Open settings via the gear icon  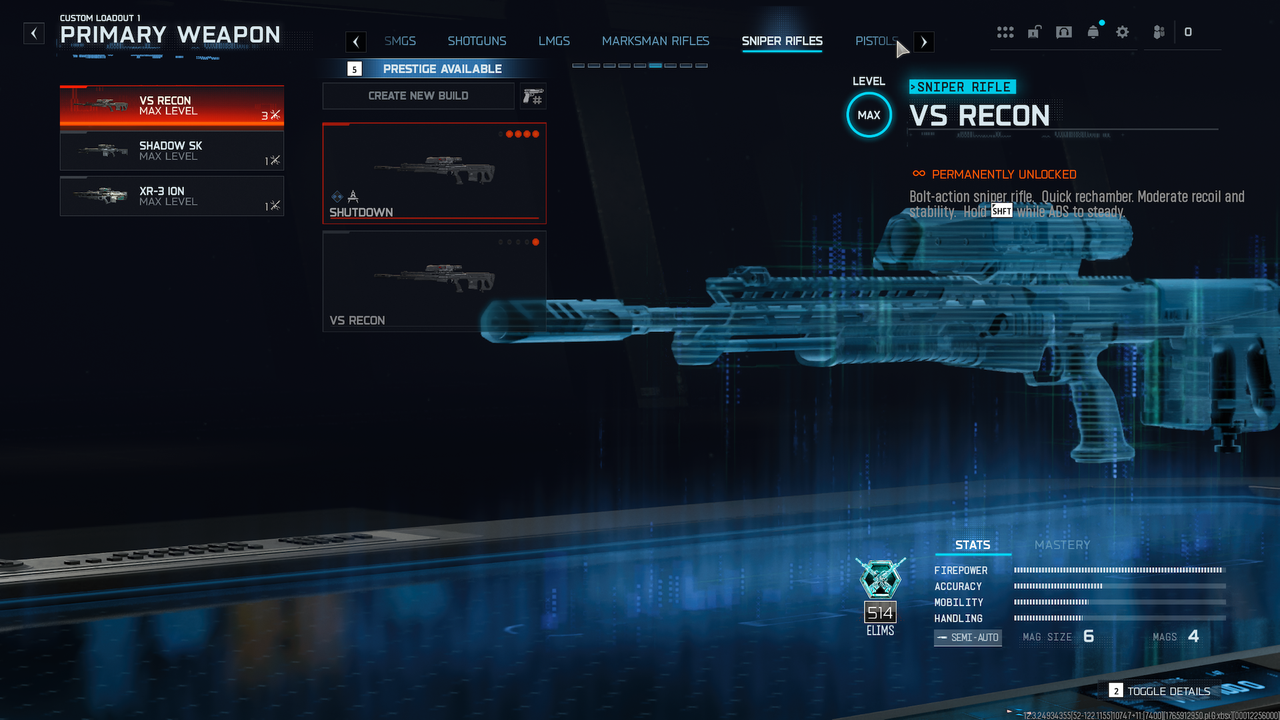(x=1122, y=32)
